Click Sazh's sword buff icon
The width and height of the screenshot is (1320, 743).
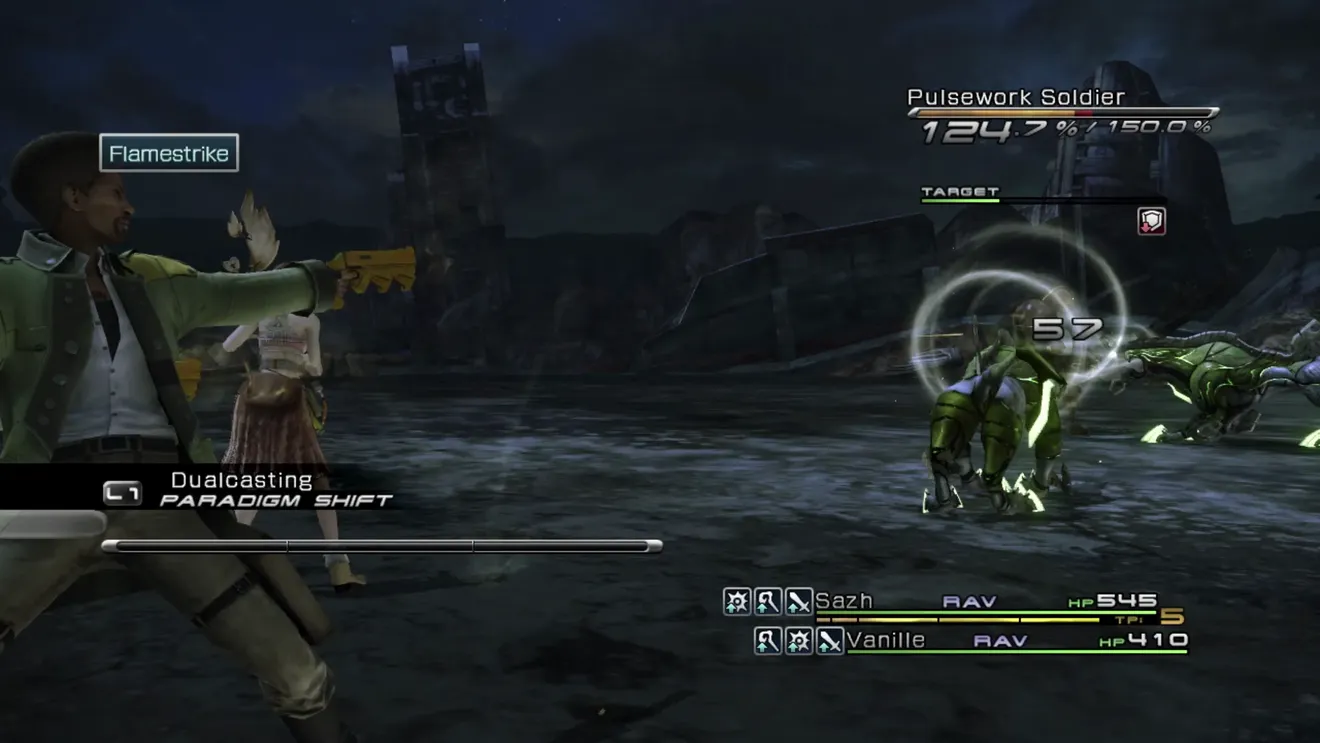(x=798, y=601)
